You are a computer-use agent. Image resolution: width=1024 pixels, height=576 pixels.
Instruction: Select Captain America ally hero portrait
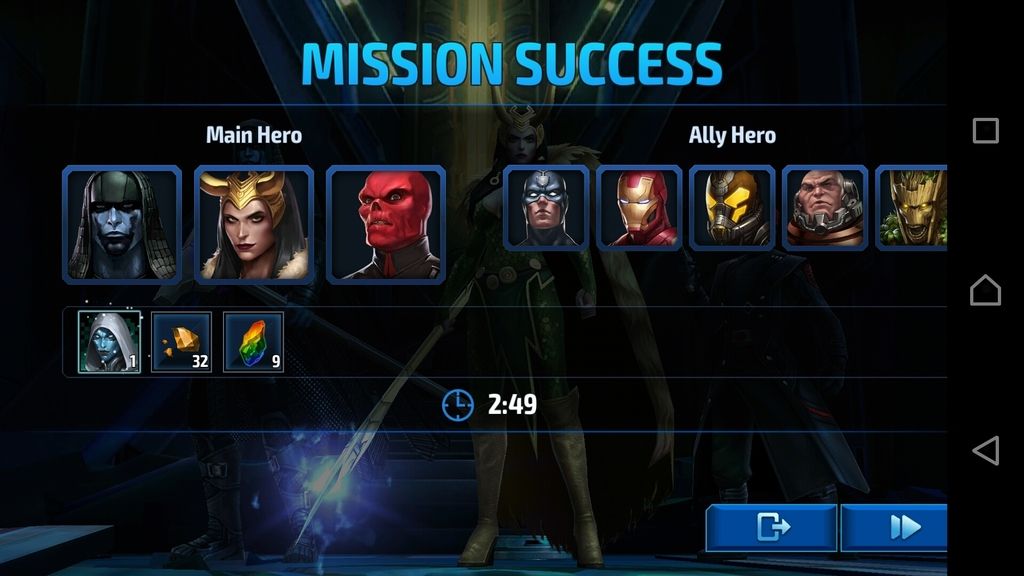(x=546, y=208)
